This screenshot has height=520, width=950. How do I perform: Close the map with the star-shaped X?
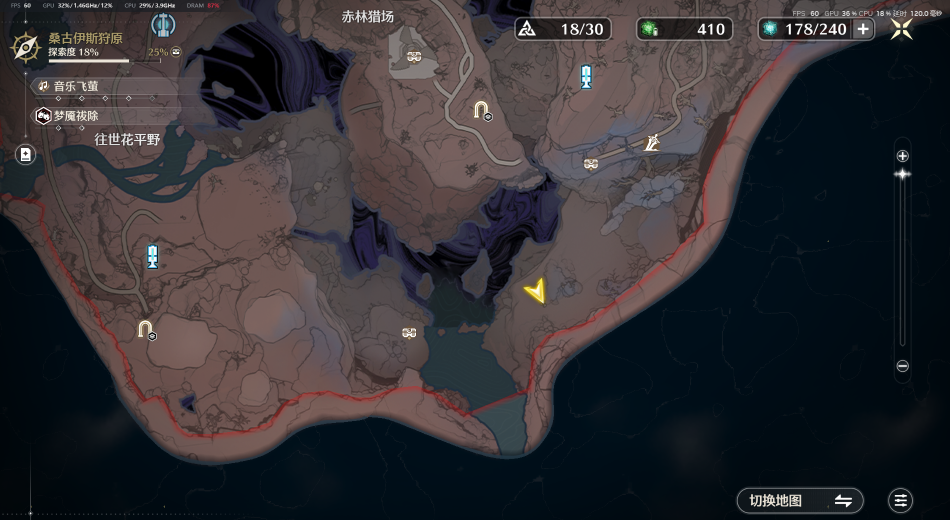(x=901, y=29)
